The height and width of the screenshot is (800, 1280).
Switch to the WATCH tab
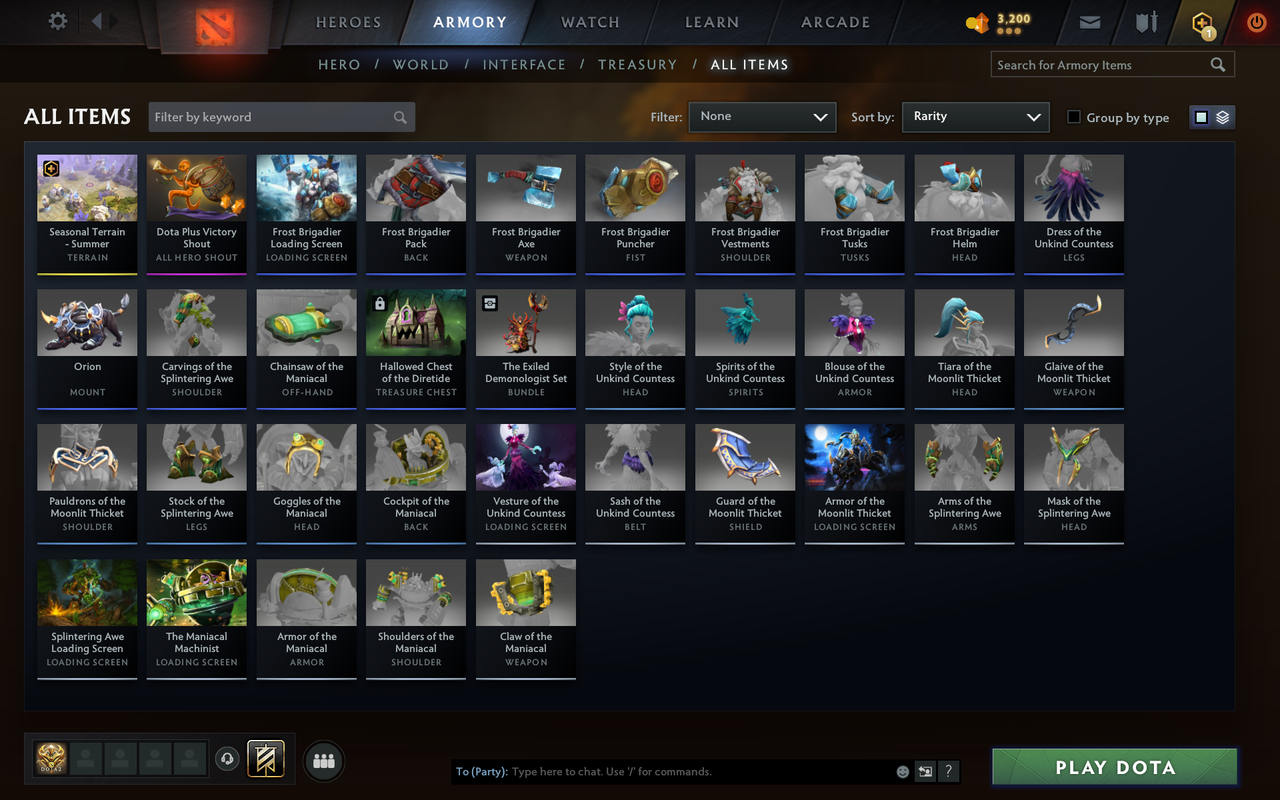pos(590,22)
